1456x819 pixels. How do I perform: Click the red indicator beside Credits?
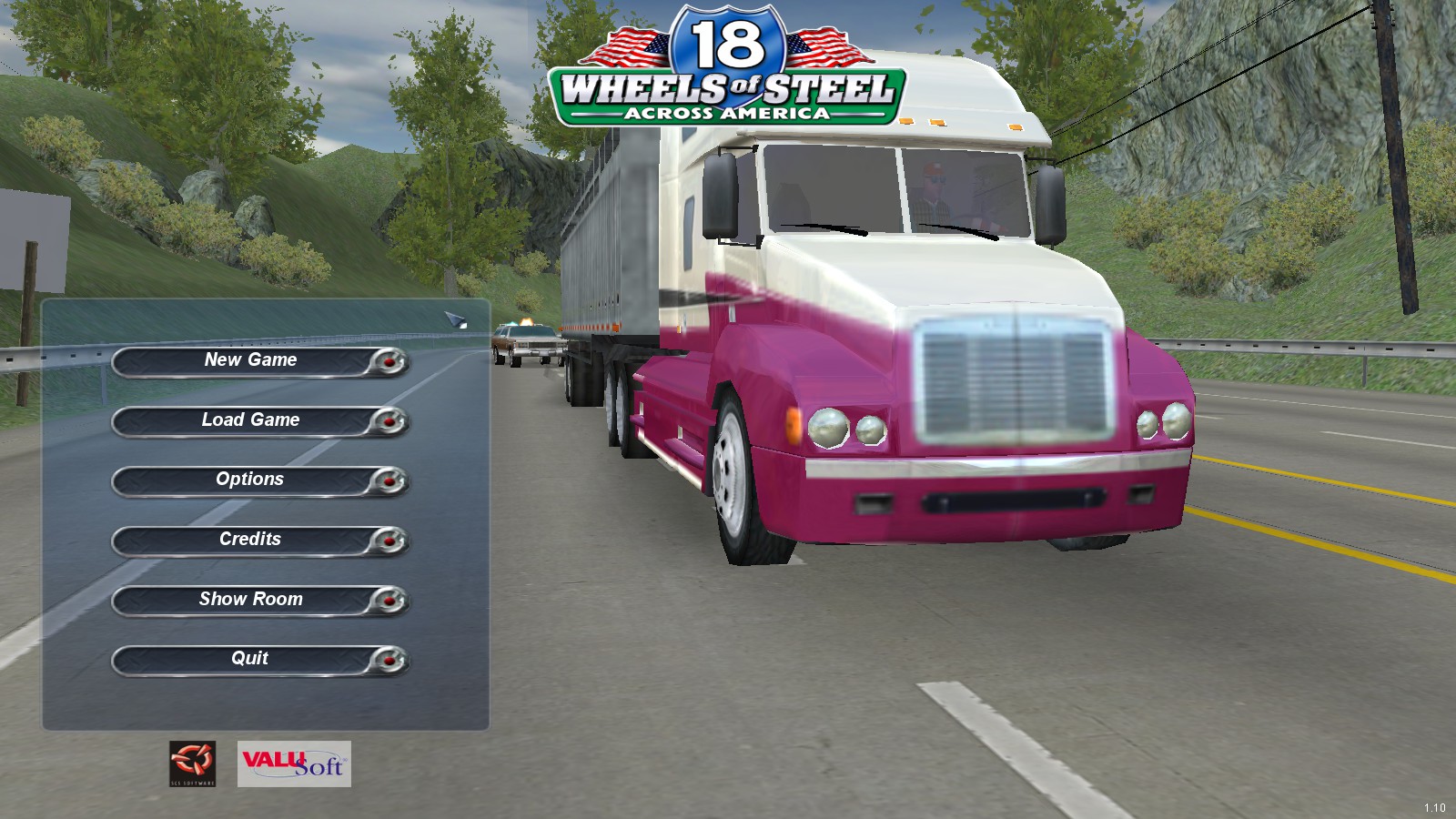coord(389,541)
